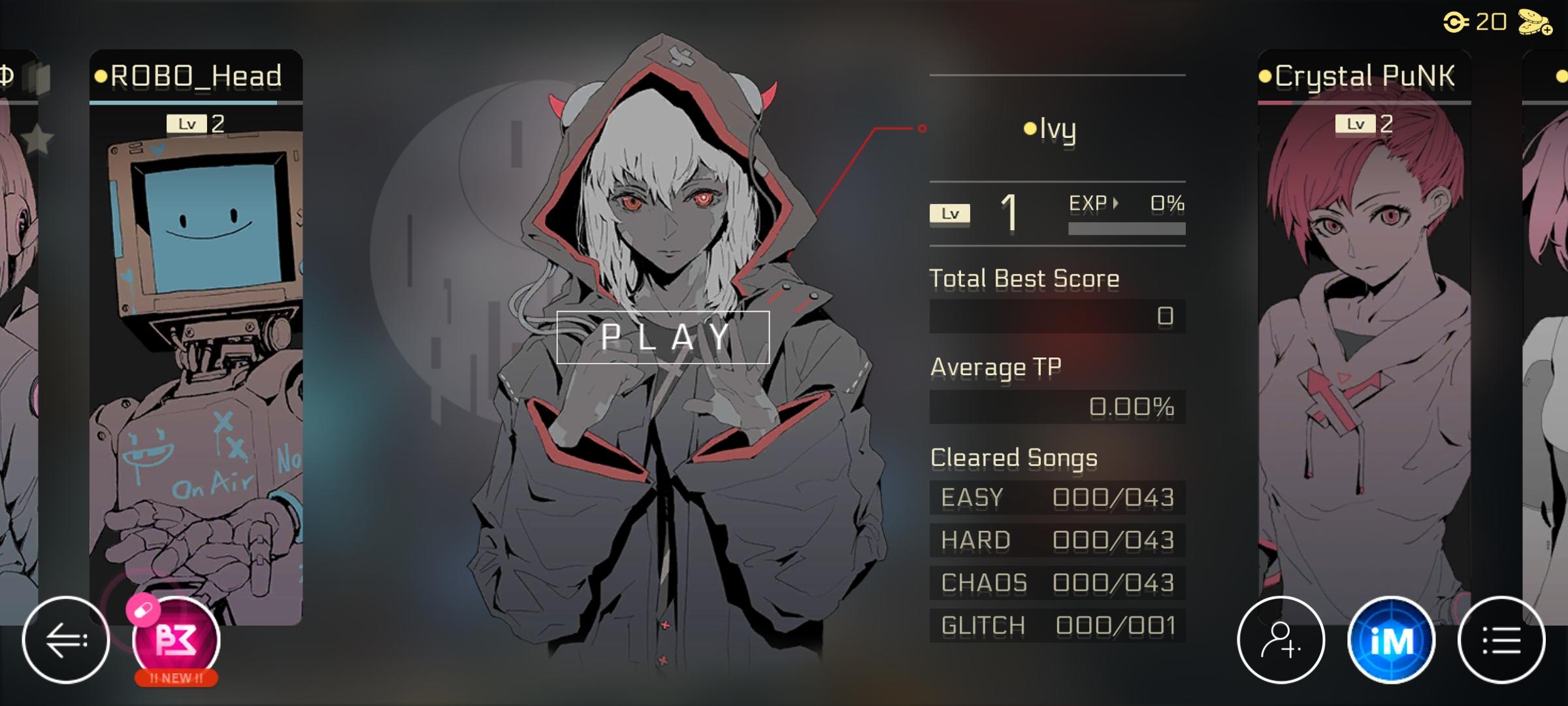Tap Ivy's EXP progress bar

pos(1127,229)
